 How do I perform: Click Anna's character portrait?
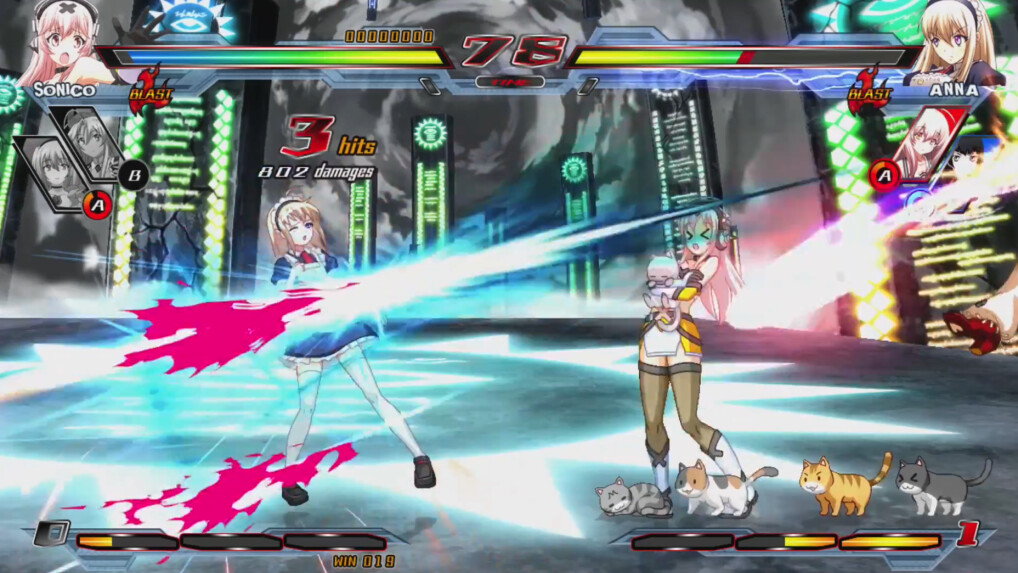click(953, 42)
